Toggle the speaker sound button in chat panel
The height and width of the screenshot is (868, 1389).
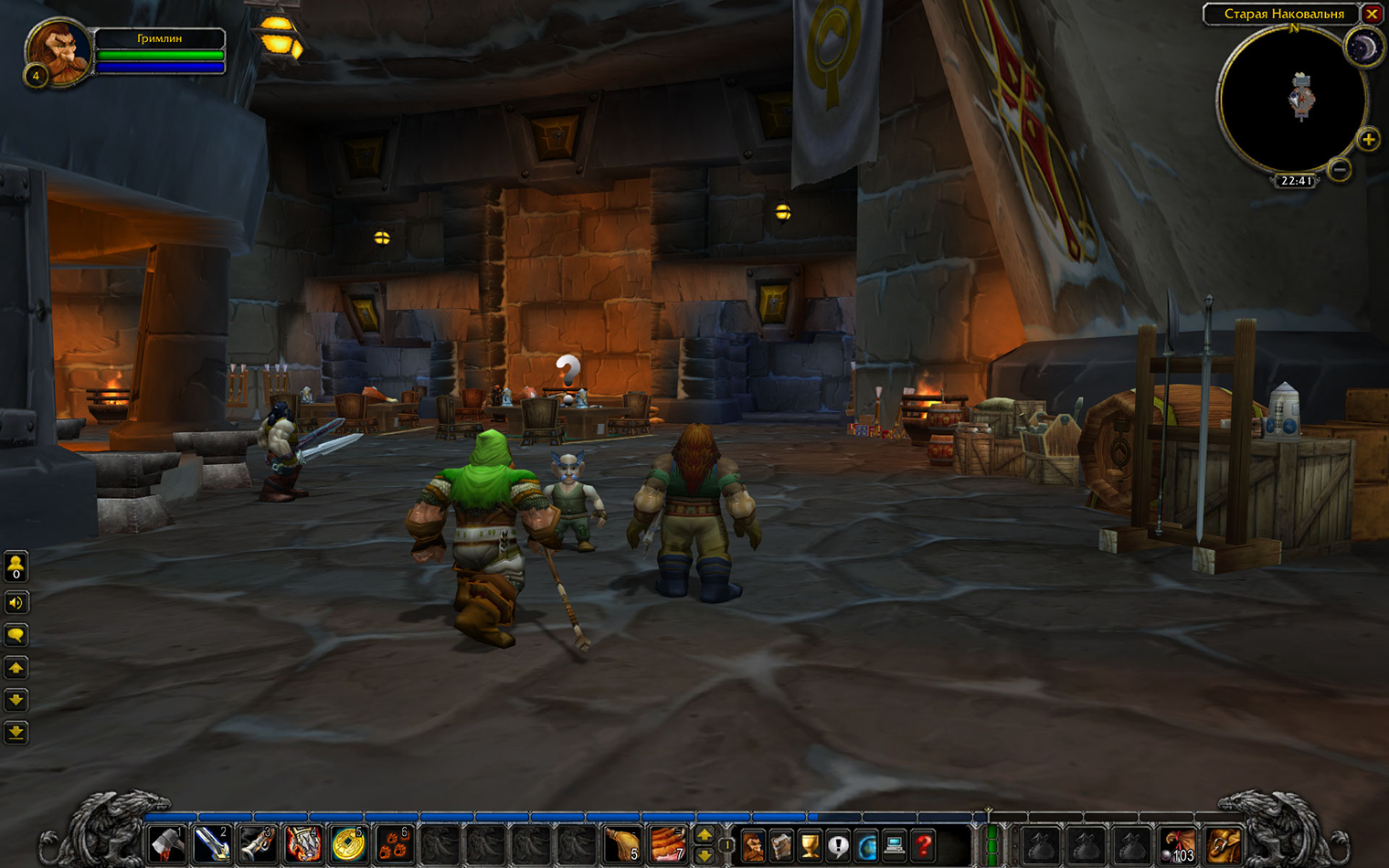point(16,602)
